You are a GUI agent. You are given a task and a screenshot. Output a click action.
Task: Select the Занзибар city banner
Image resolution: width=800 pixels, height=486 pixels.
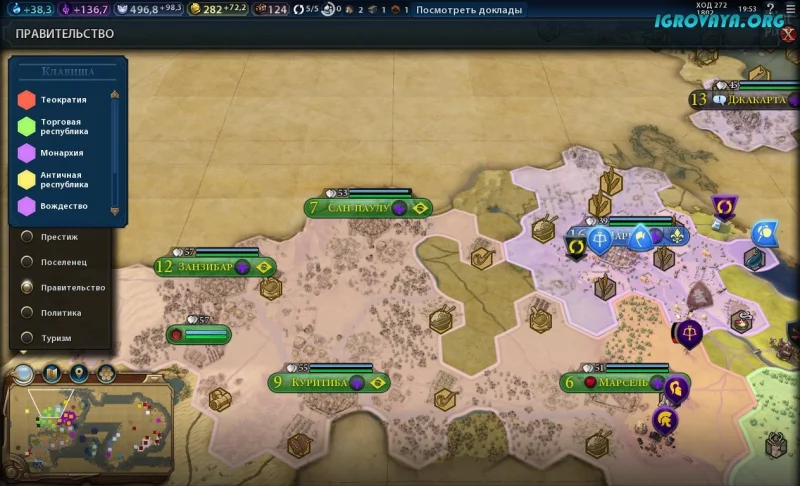coord(212,267)
